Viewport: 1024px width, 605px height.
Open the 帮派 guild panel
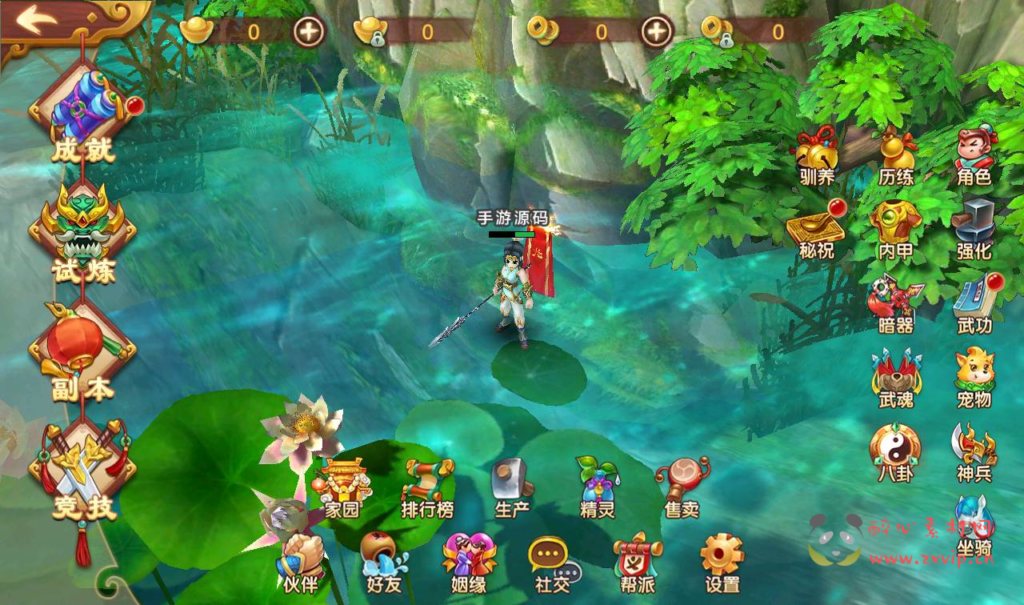637,562
